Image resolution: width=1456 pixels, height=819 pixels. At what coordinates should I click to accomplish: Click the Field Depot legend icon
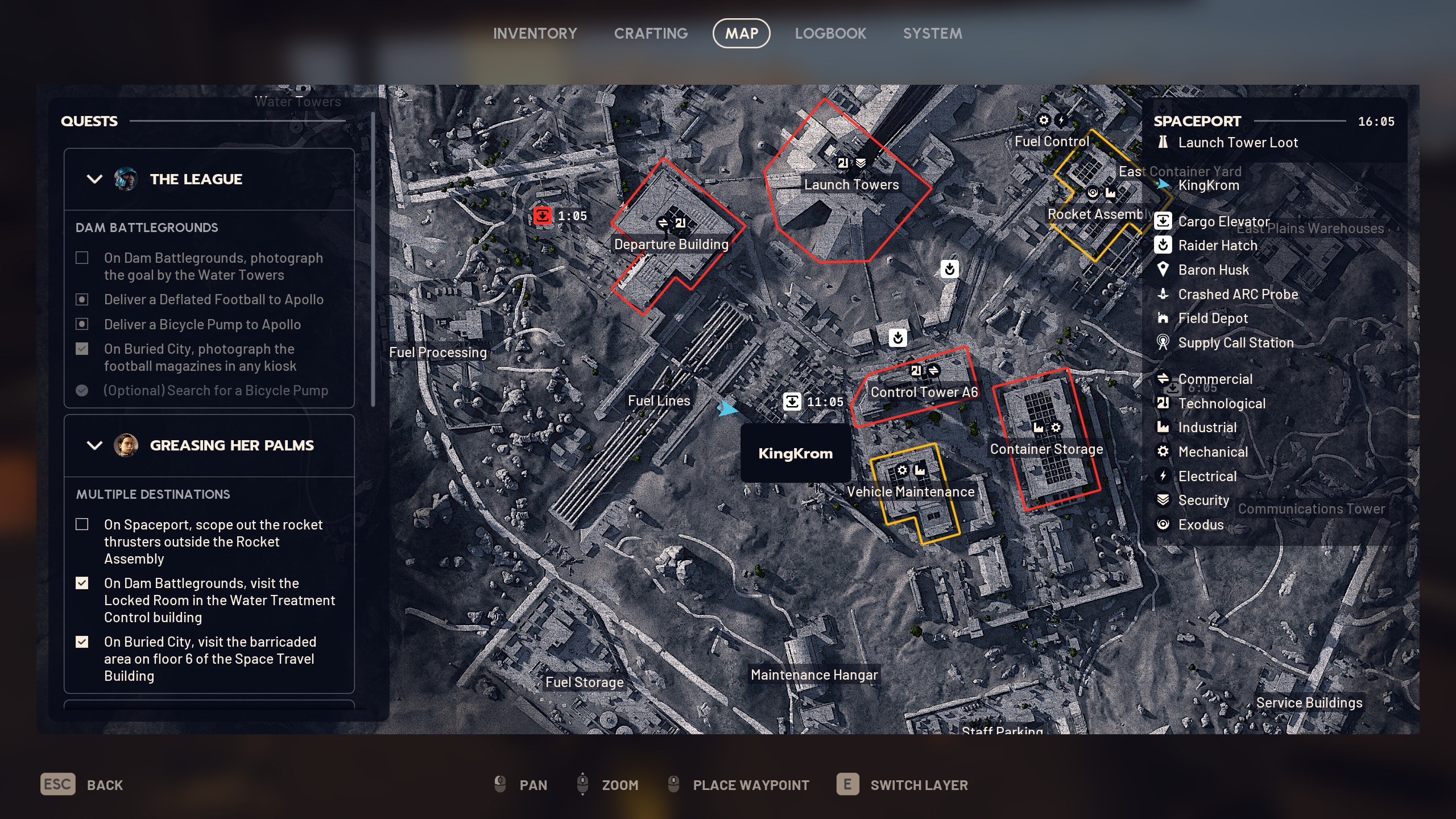click(x=1164, y=318)
